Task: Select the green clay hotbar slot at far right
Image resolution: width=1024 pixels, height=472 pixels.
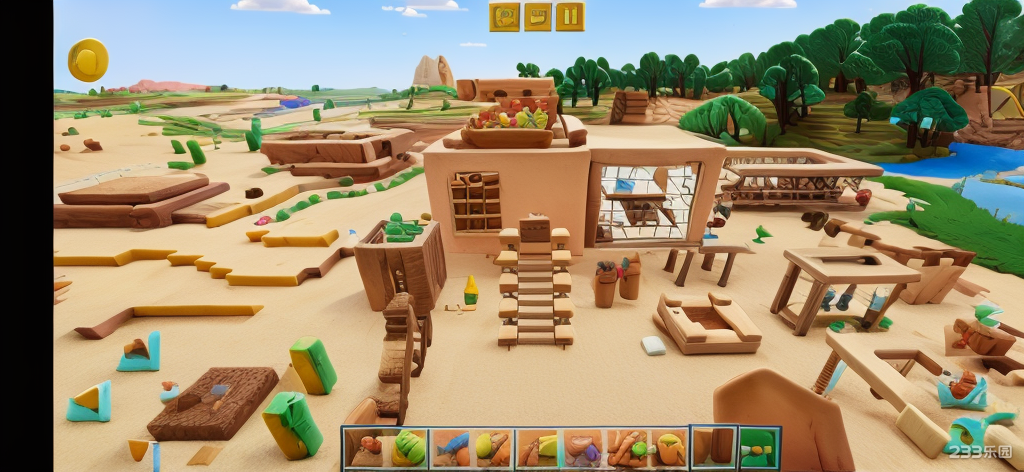Action: click(759, 448)
